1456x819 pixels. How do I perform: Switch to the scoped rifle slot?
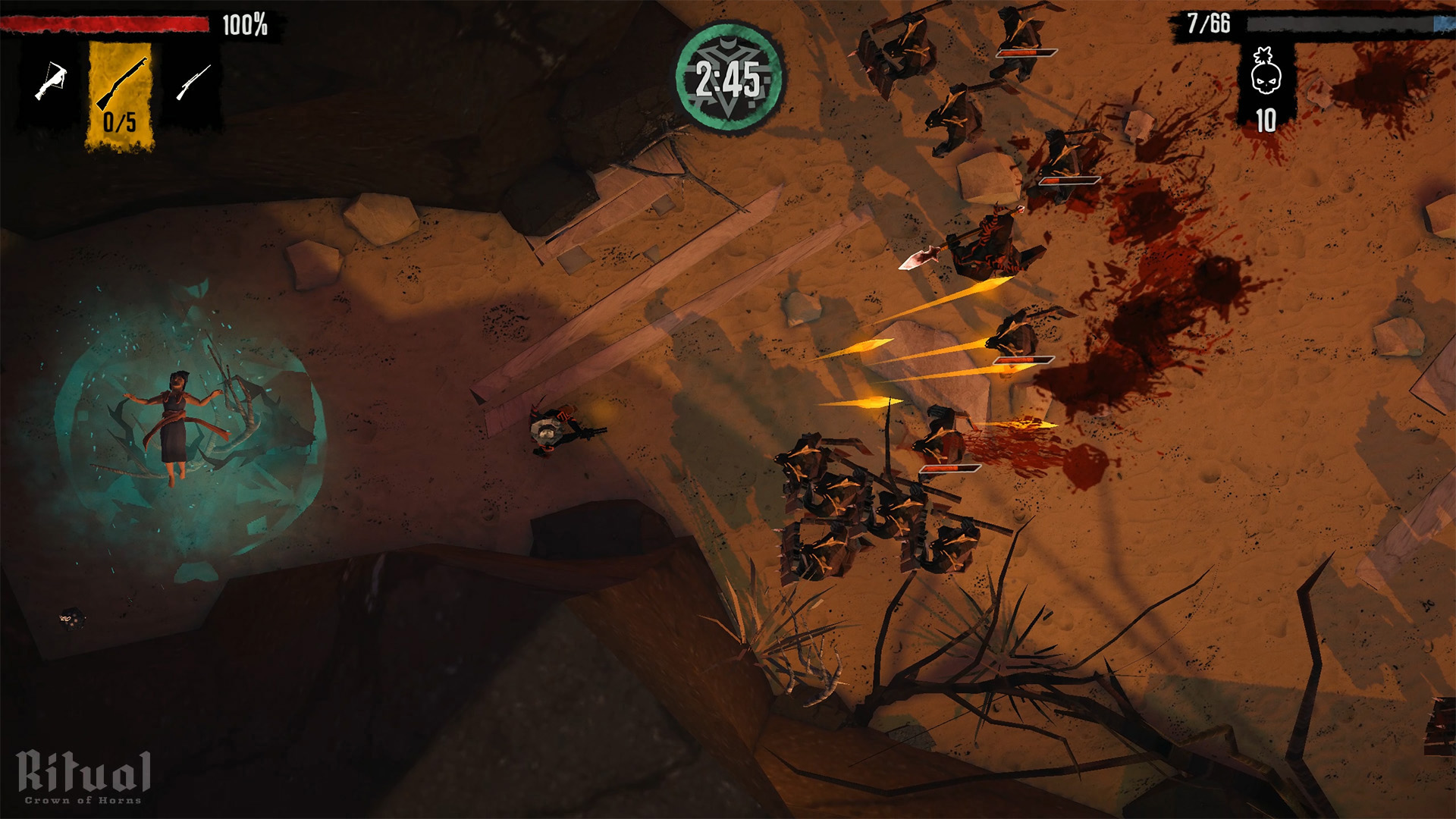point(193,82)
